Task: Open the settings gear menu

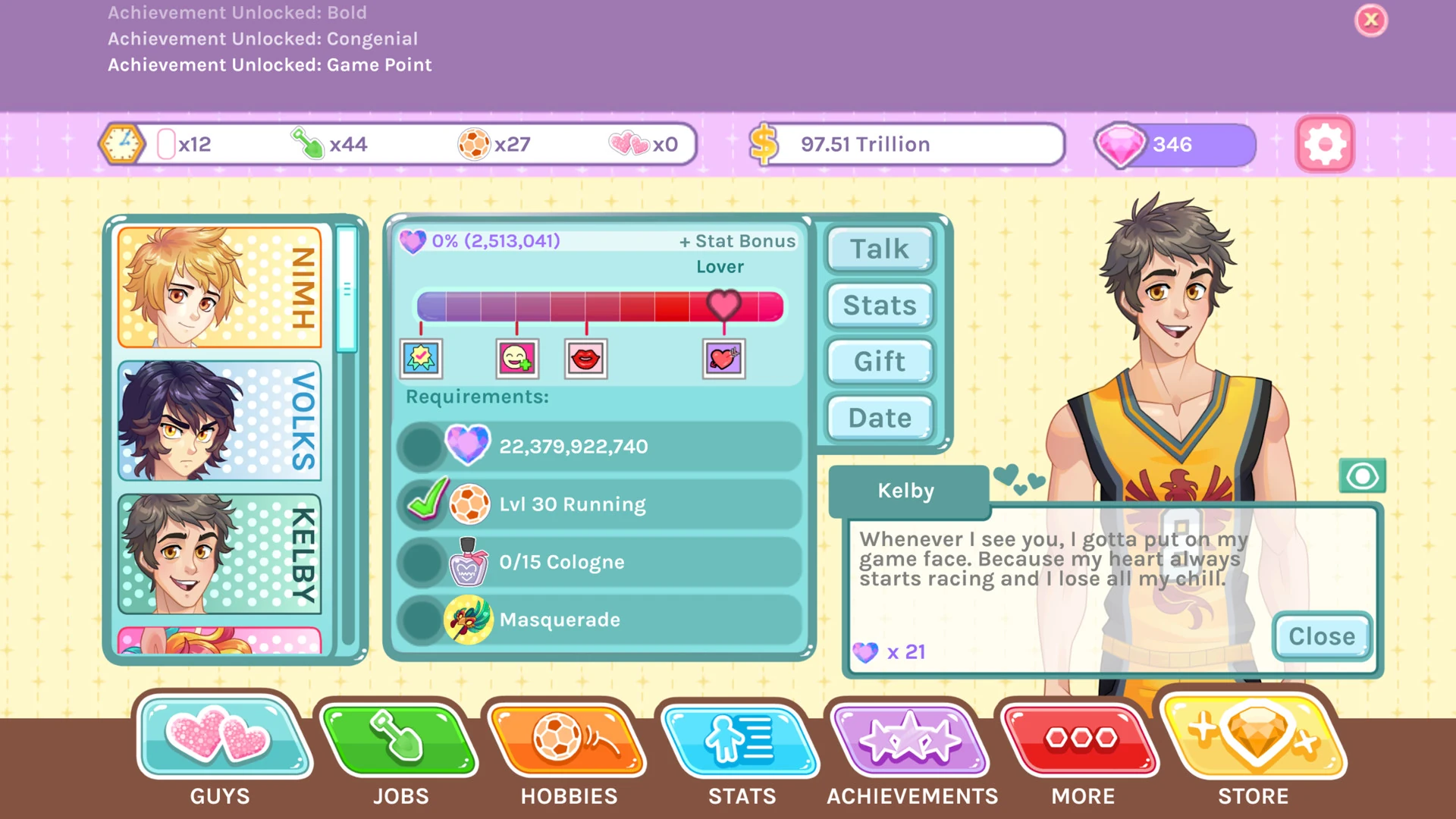Action: (x=1324, y=144)
